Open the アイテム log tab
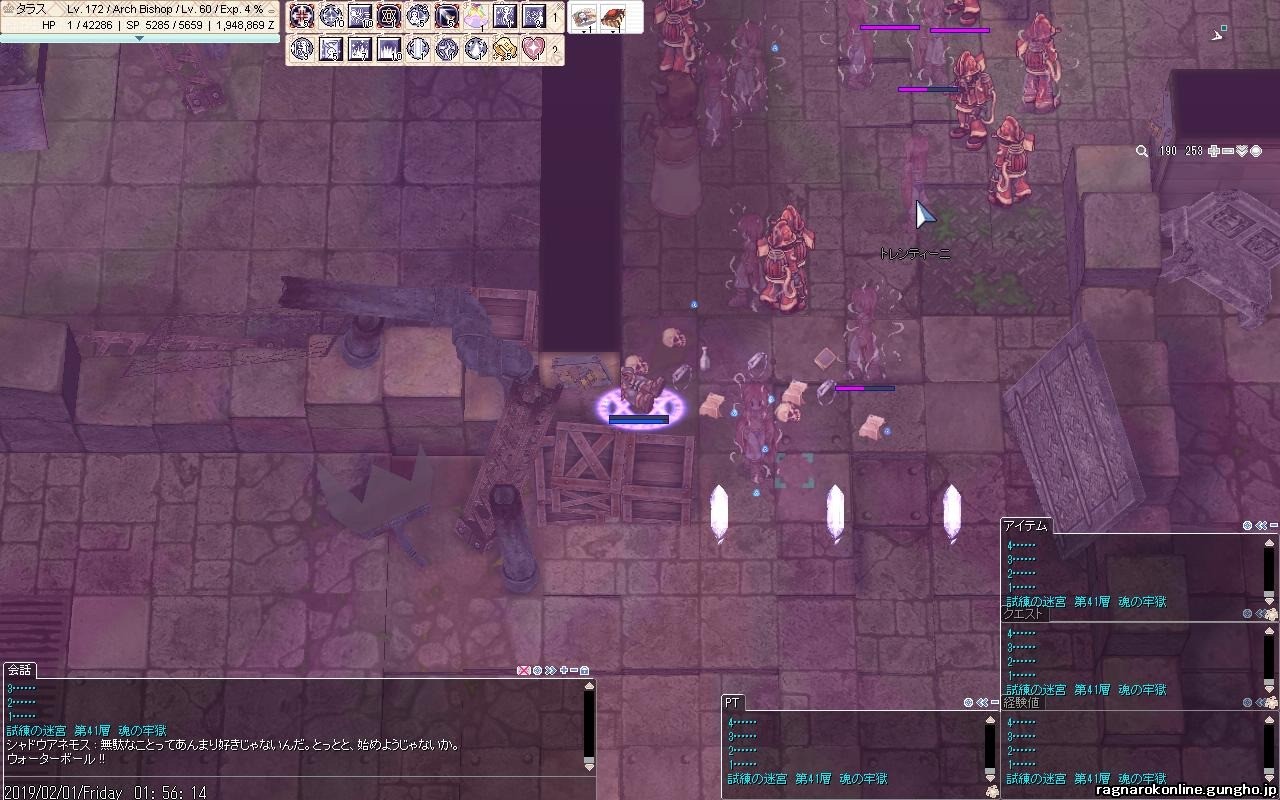The image size is (1280, 800). click(1025, 526)
